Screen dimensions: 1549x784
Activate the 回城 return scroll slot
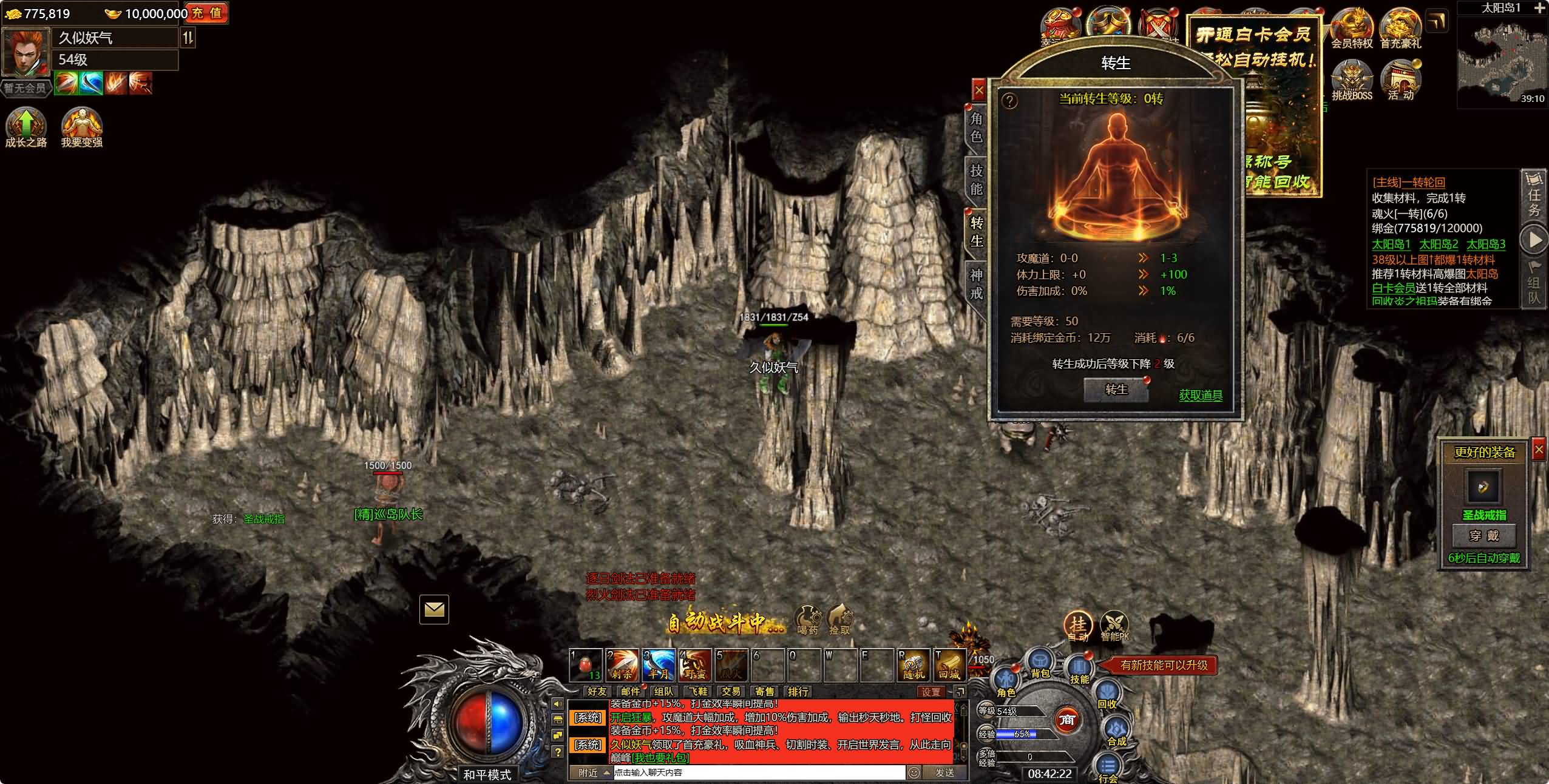point(949,665)
